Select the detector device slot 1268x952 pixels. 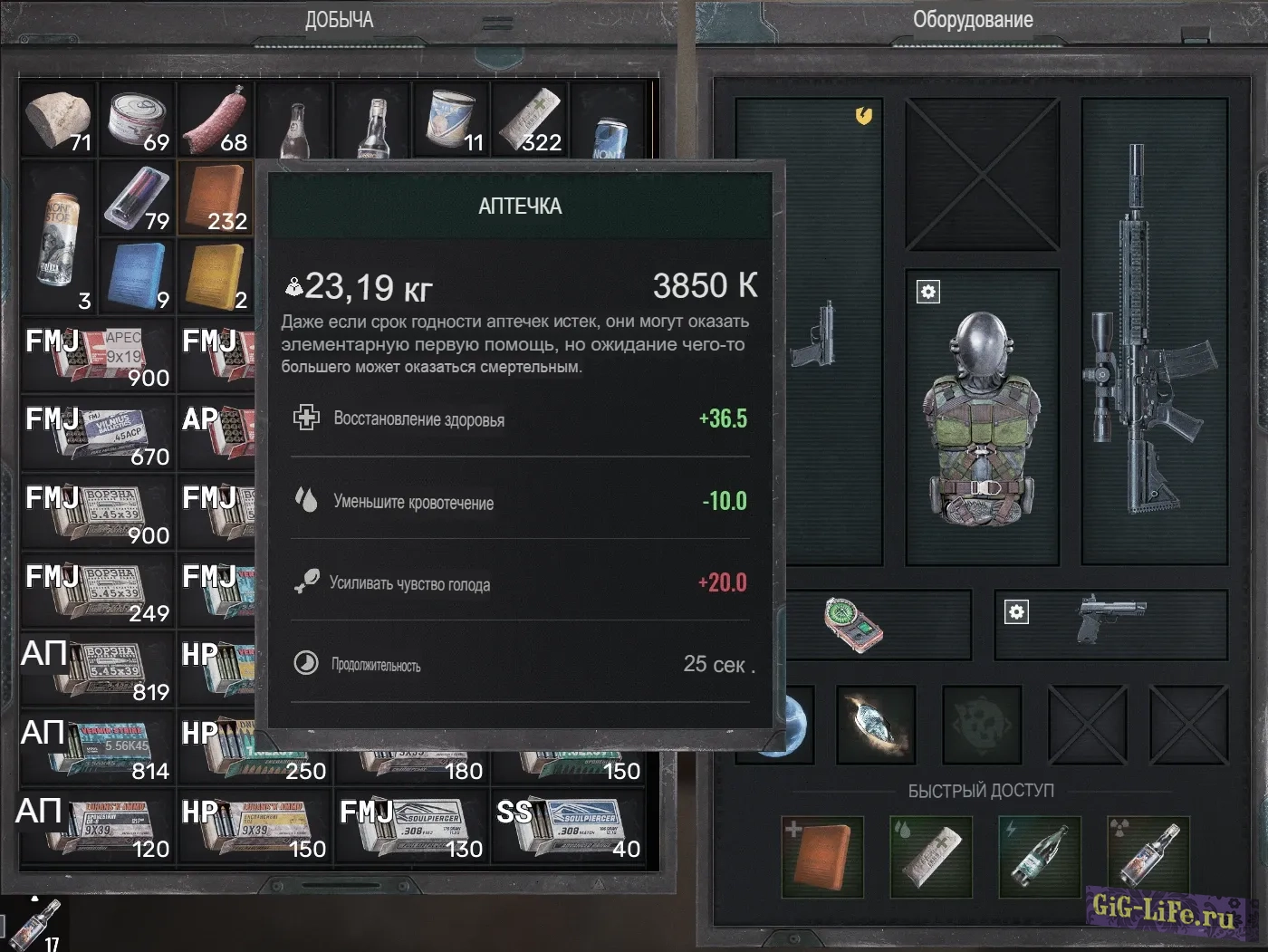(853, 624)
